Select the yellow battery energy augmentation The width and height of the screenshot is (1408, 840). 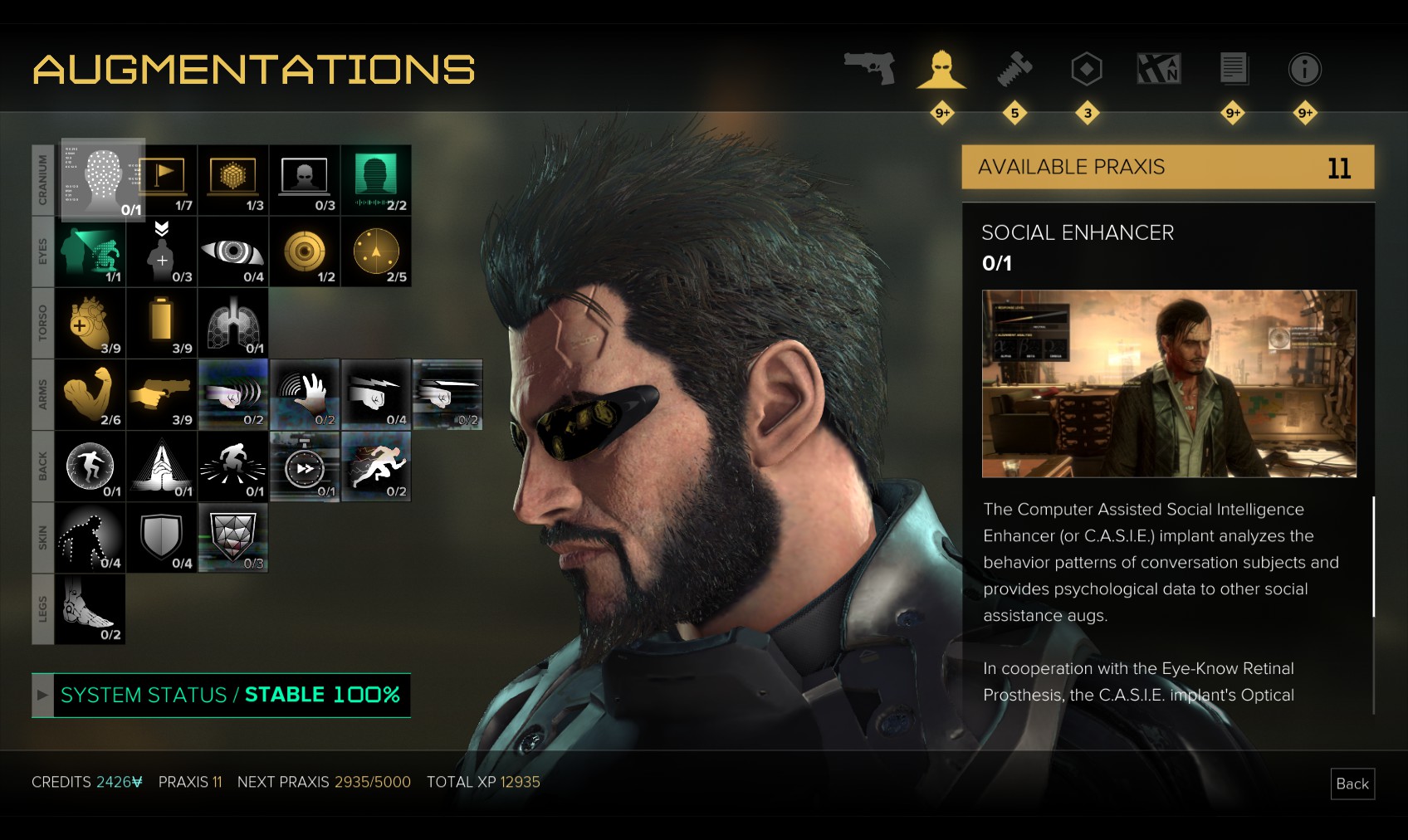click(x=162, y=323)
